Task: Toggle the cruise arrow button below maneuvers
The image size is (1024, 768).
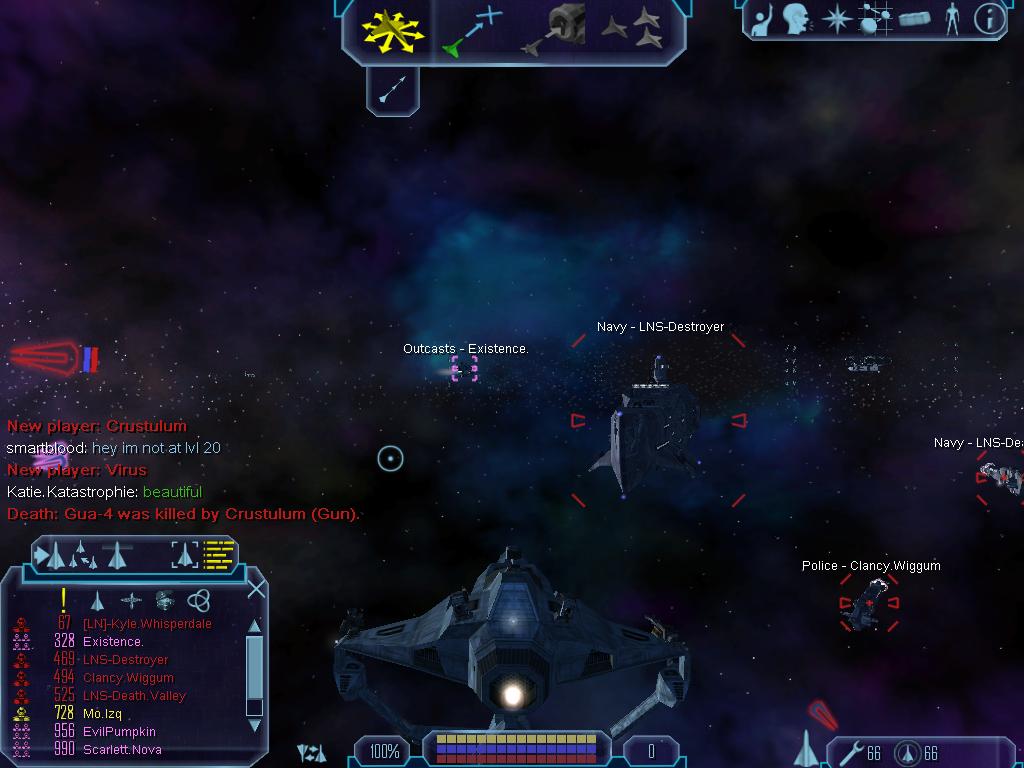Action: pos(392,89)
